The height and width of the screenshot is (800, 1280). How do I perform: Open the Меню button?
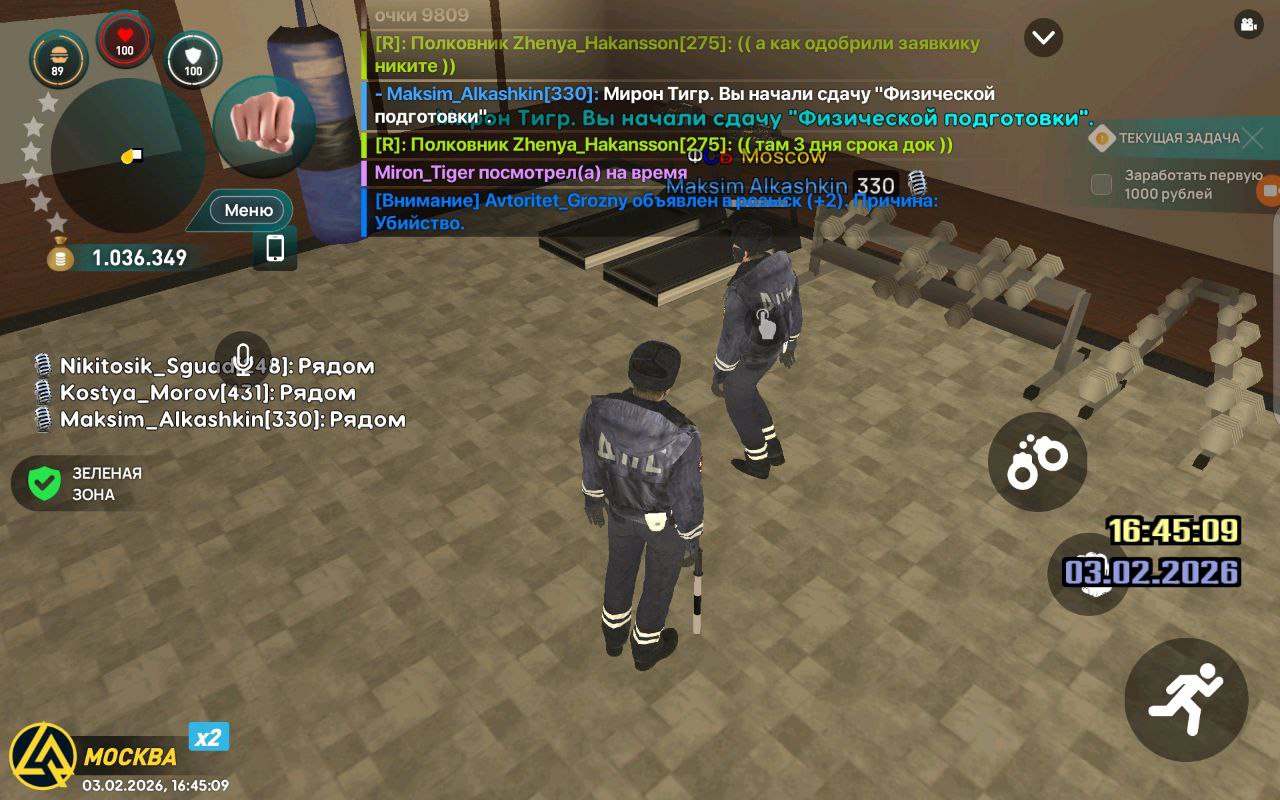pos(248,210)
